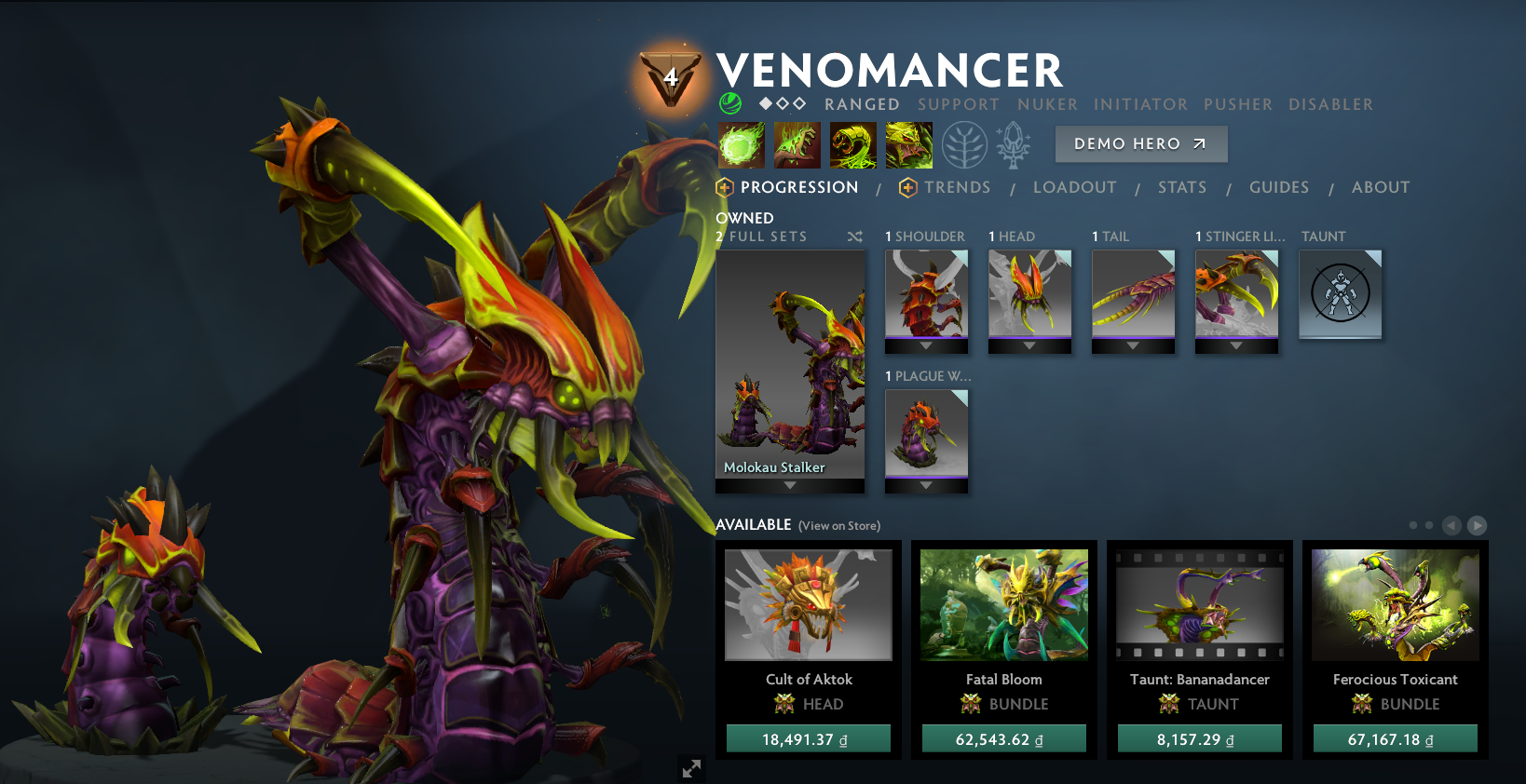Viewport: 1526px width, 784px height.
Task: Click the Aghanim's Scepter upgrades icon
Action: tap(1014, 144)
